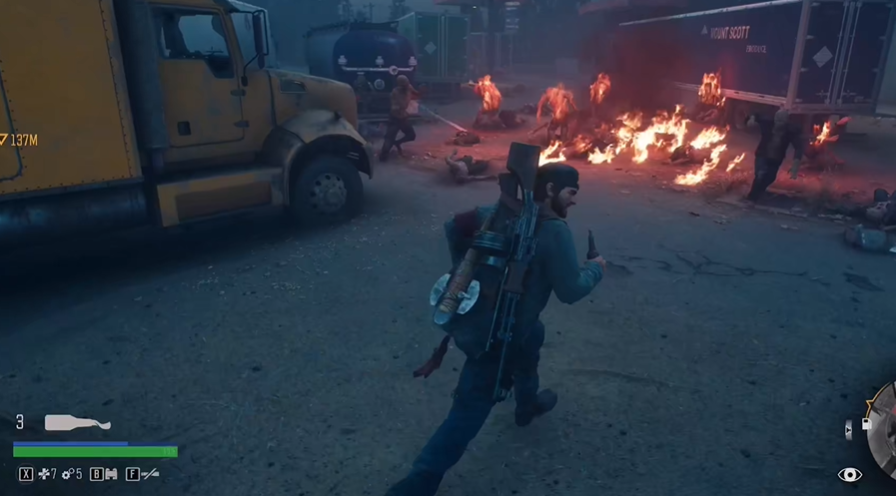Click the eye visibility indicator icon
Viewport: 896px width, 496px height.
pyautogui.click(x=850, y=474)
